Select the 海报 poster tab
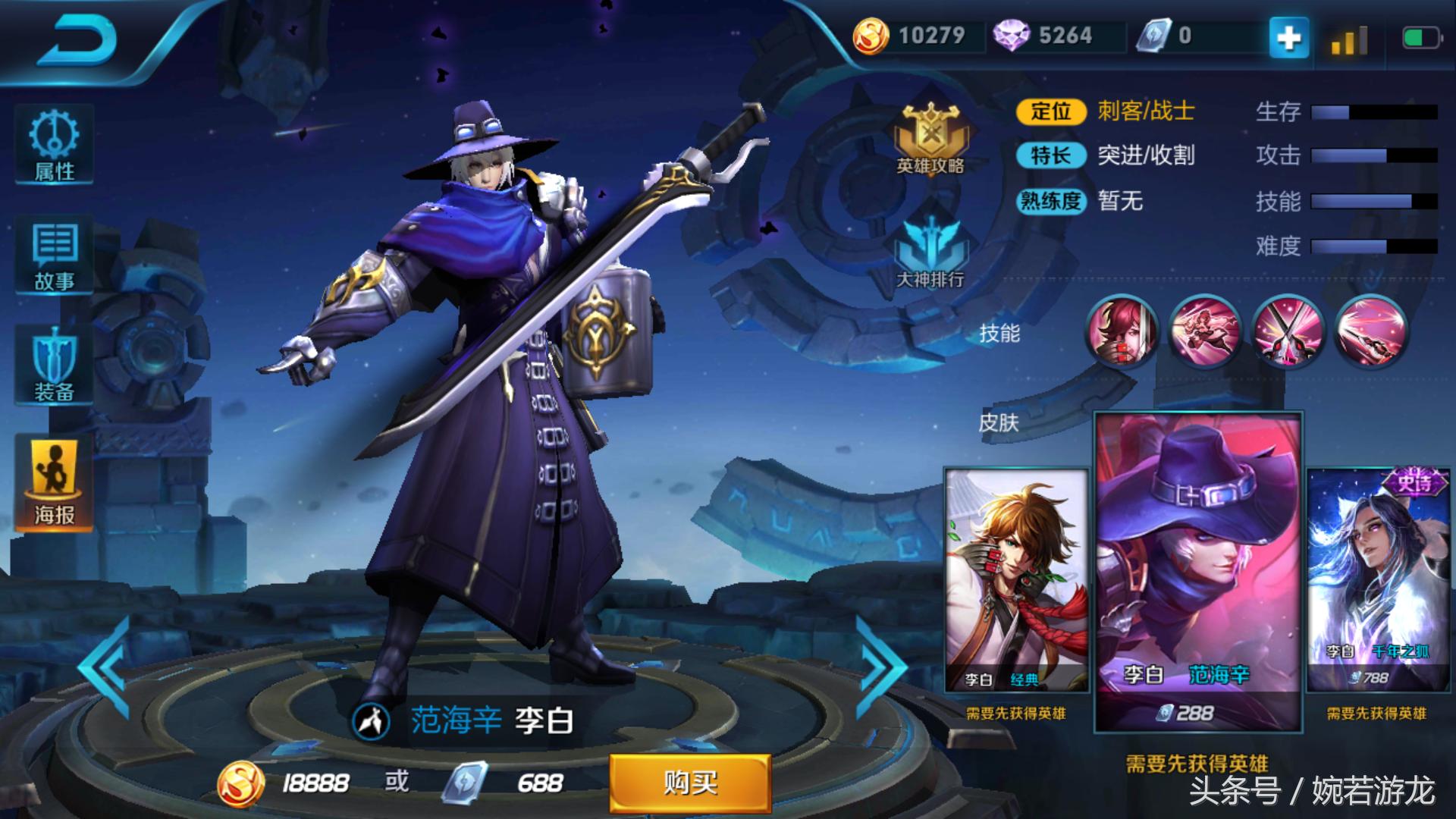The image size is (1456, 819). click(54, 482)
